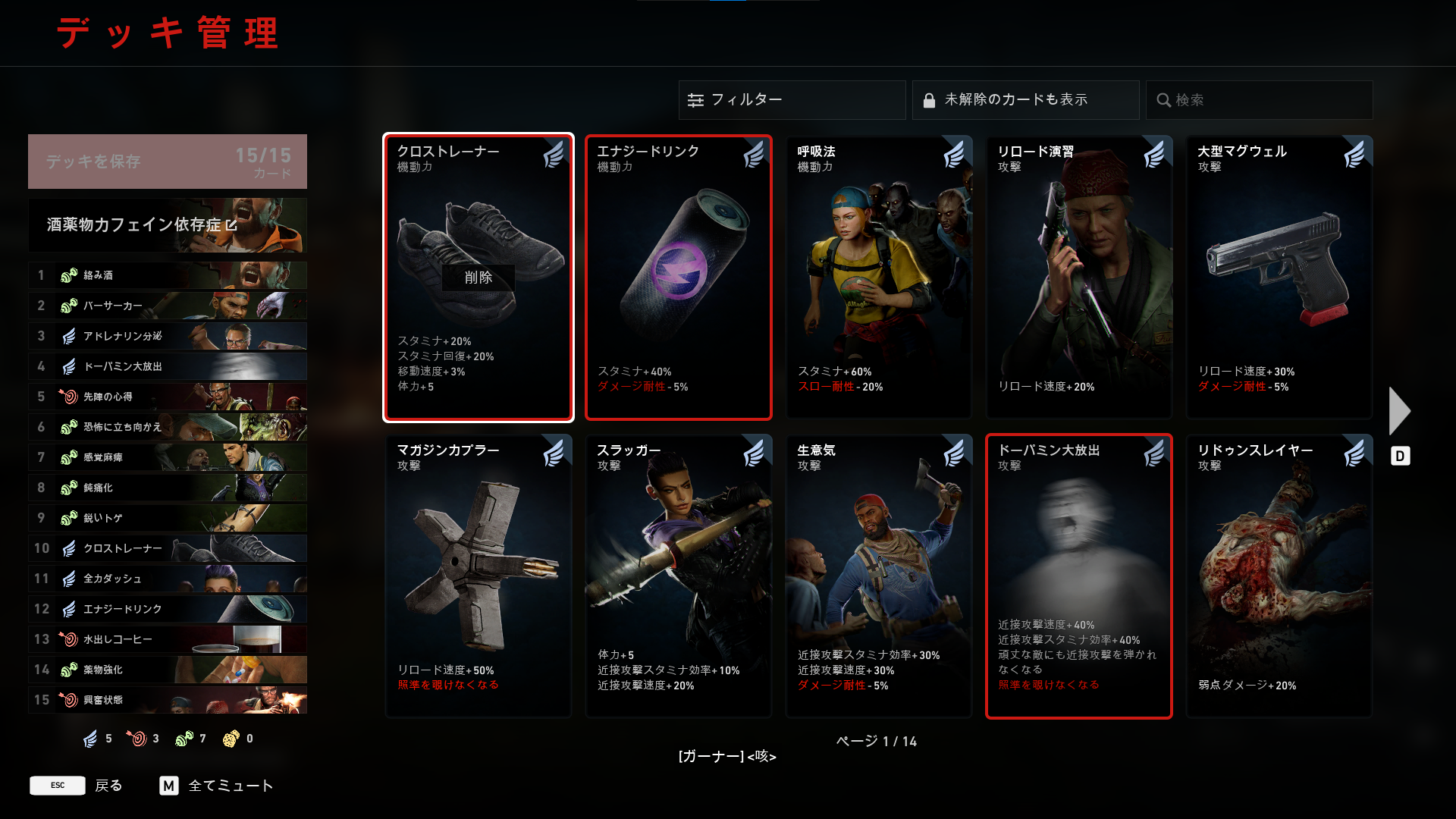Select 絡み酒 in the deck list
The height and width of the screenshot is (819, 1456).
coord(167,275)
